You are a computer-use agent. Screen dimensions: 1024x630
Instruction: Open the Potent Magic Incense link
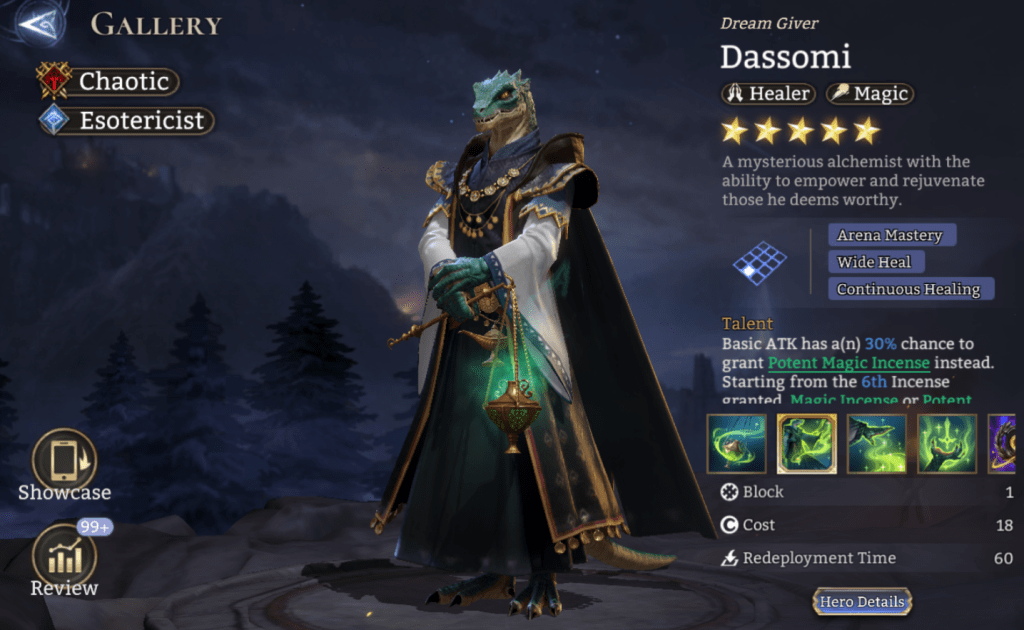coord(848,362)
